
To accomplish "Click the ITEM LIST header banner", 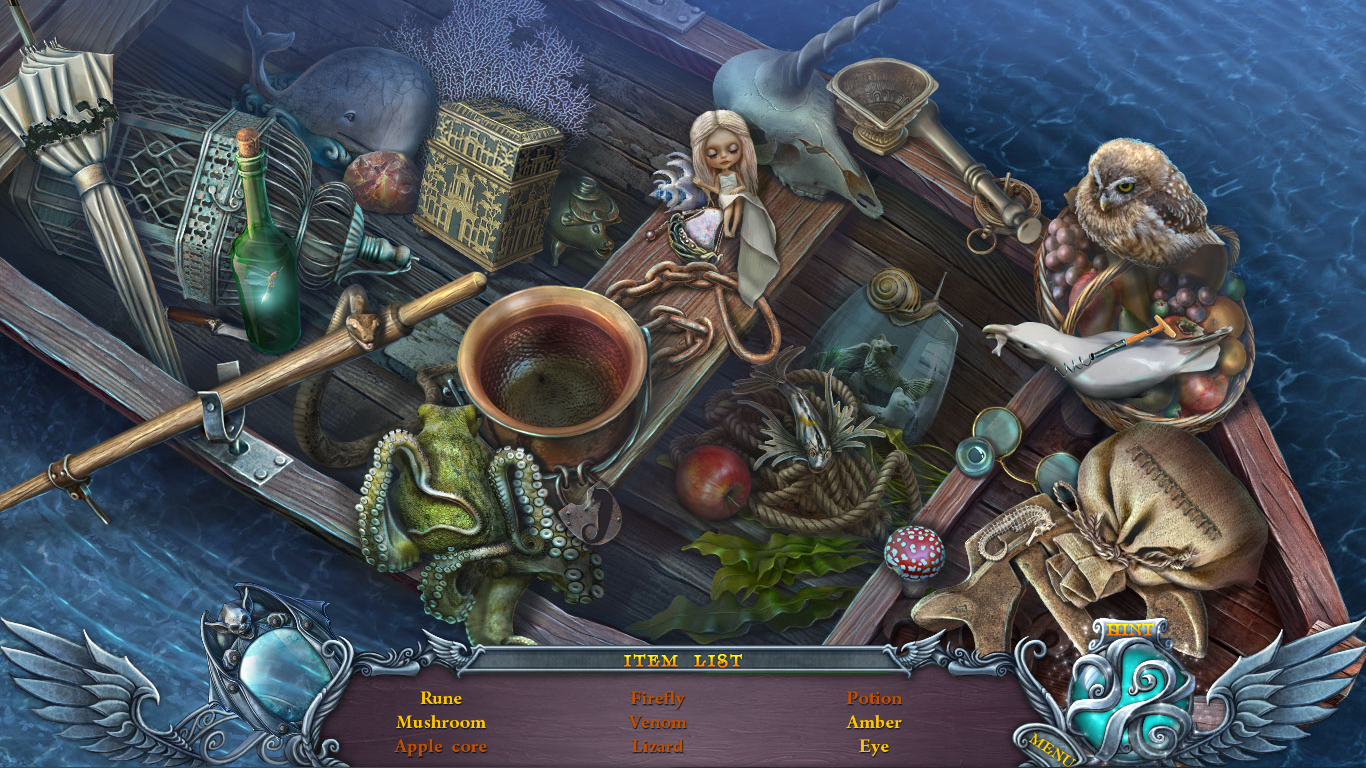I will pos(683,660).
